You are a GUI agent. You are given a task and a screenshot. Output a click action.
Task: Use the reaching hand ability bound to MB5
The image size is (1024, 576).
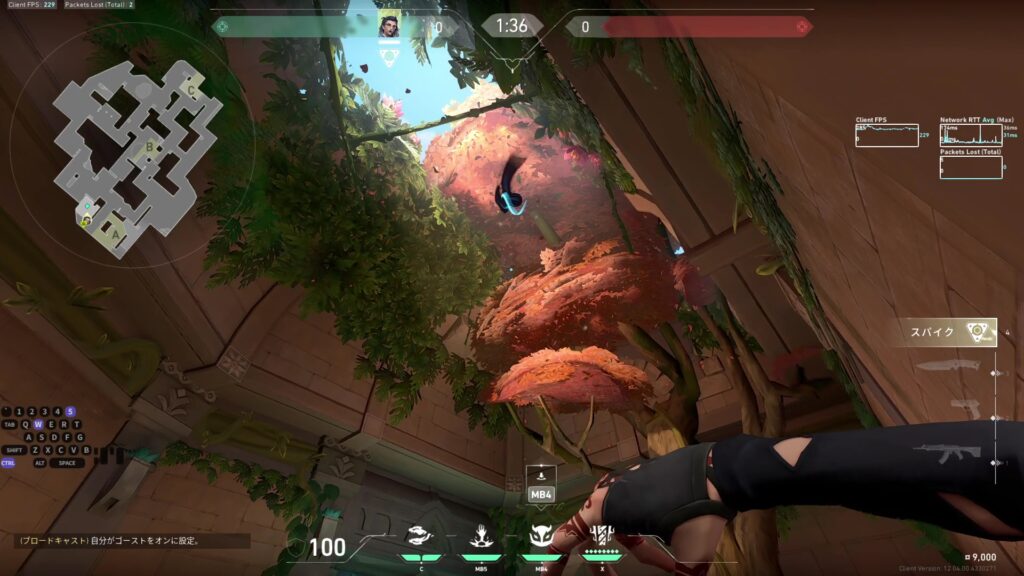click(x=480, y=537)
